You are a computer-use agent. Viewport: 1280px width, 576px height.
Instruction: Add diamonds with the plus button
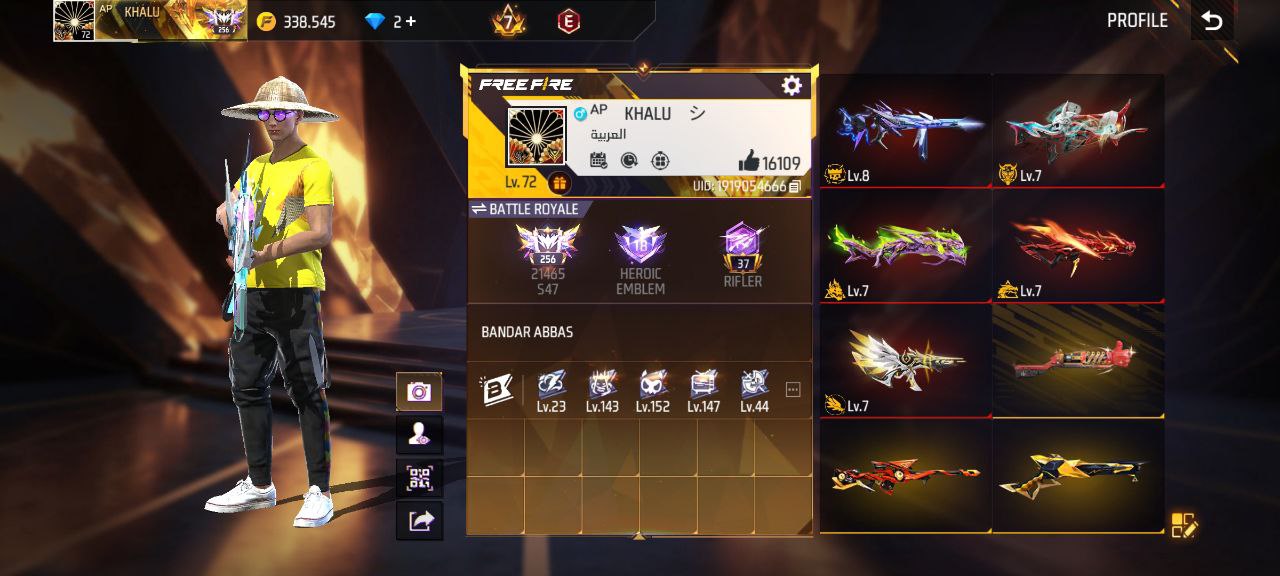[x=411, y=21]
